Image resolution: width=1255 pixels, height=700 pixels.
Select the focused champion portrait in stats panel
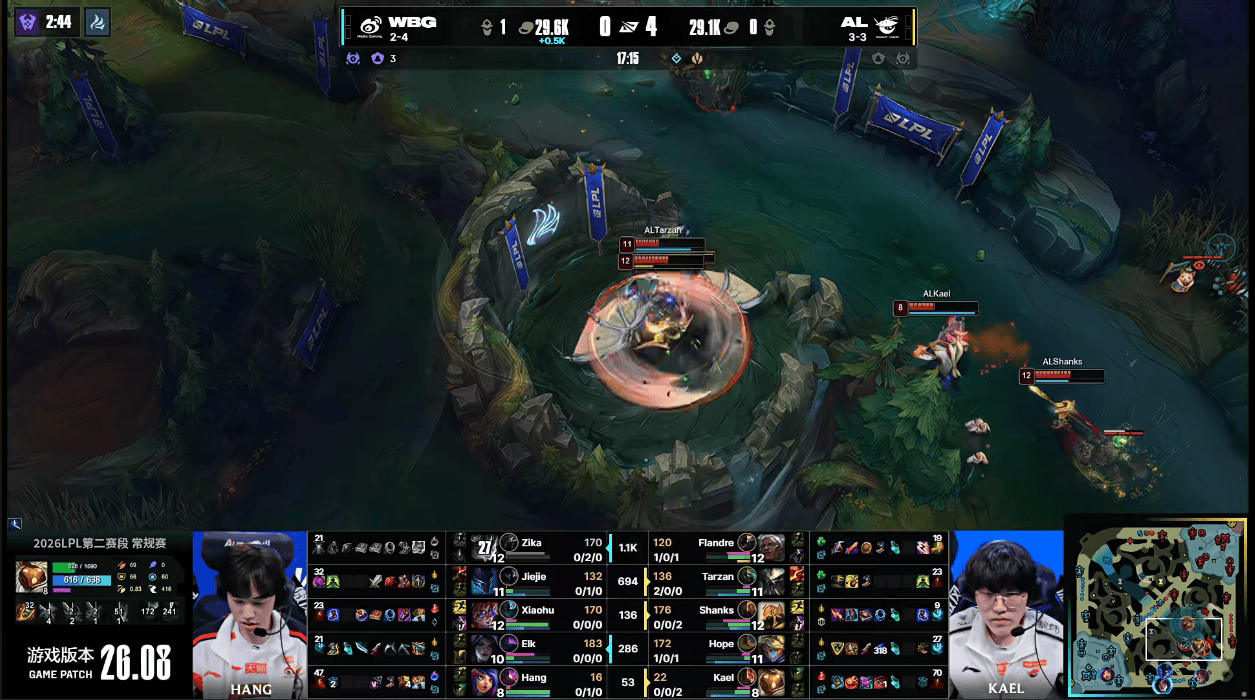[31, 577]
